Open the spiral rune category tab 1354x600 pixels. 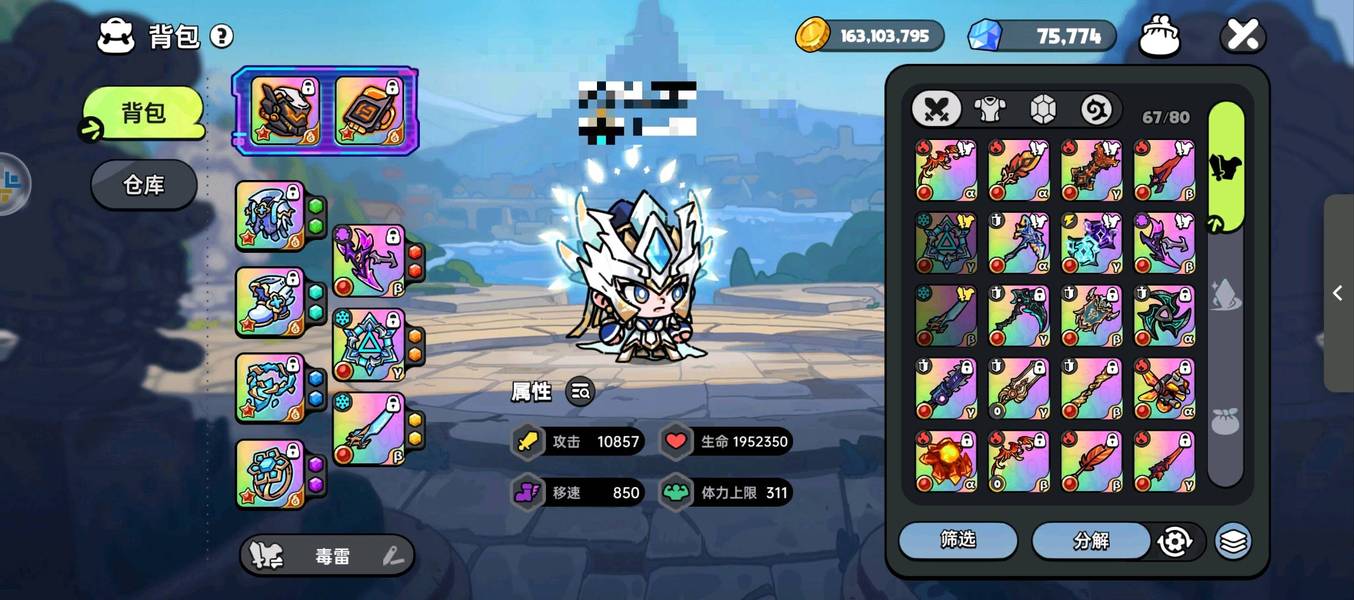[x=1096, y=109]
